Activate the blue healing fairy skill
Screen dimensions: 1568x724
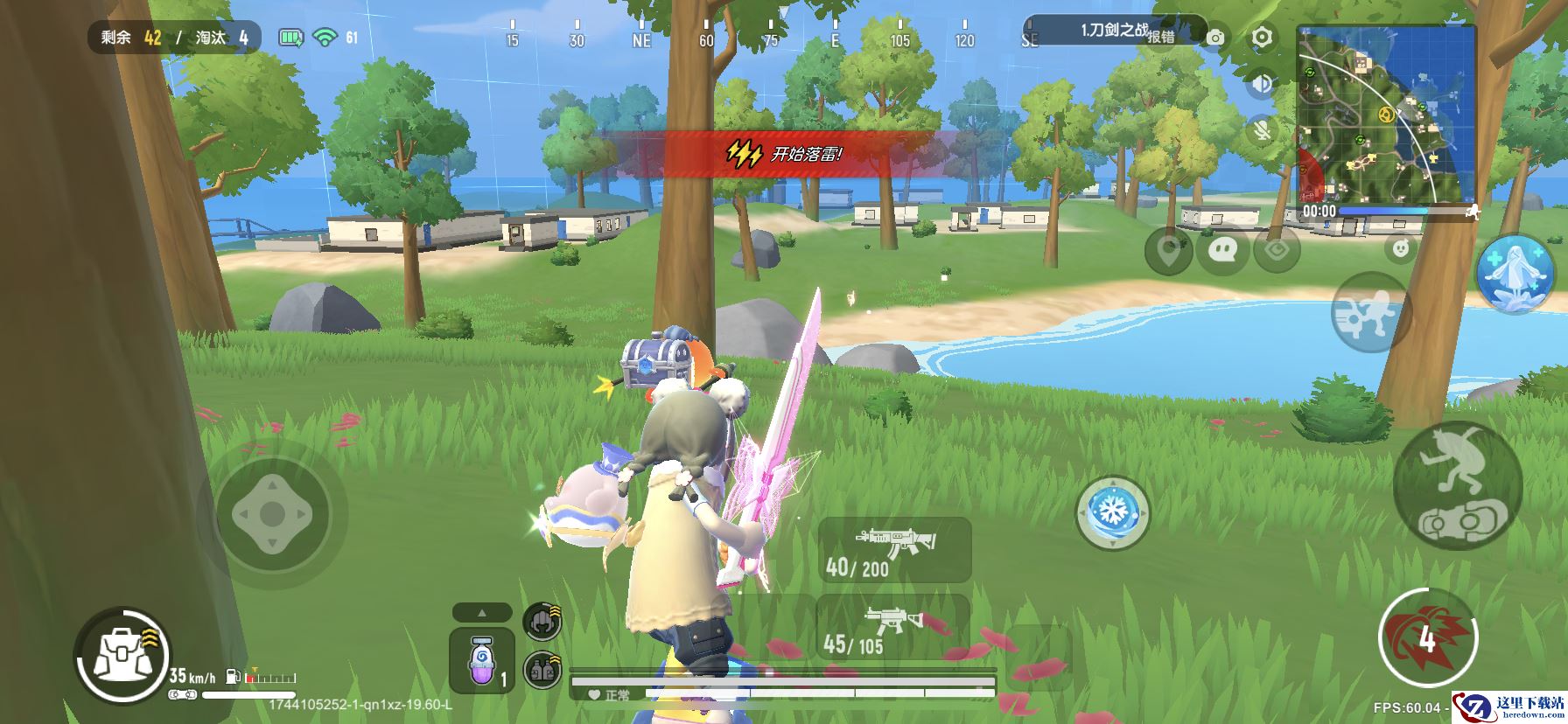tap(1515, 272)
